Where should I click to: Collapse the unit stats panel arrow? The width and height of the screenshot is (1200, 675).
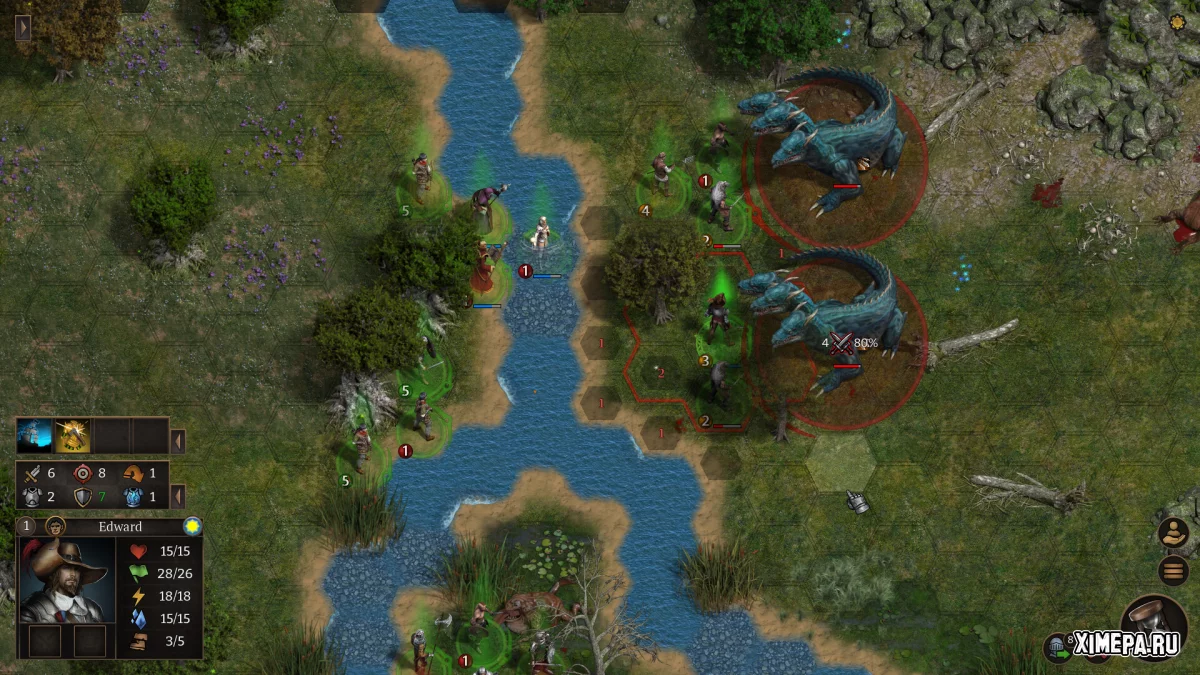[177, 496]
